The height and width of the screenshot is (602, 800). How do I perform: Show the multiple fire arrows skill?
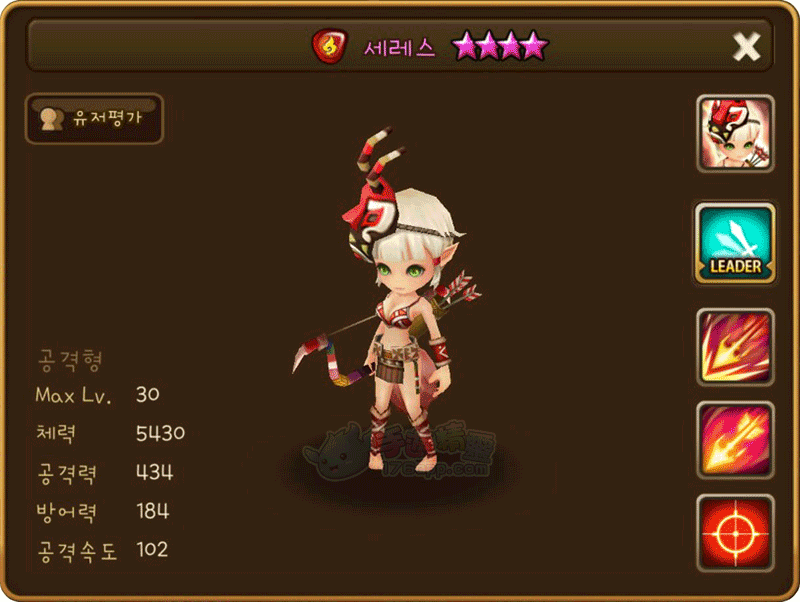point(735,440)
